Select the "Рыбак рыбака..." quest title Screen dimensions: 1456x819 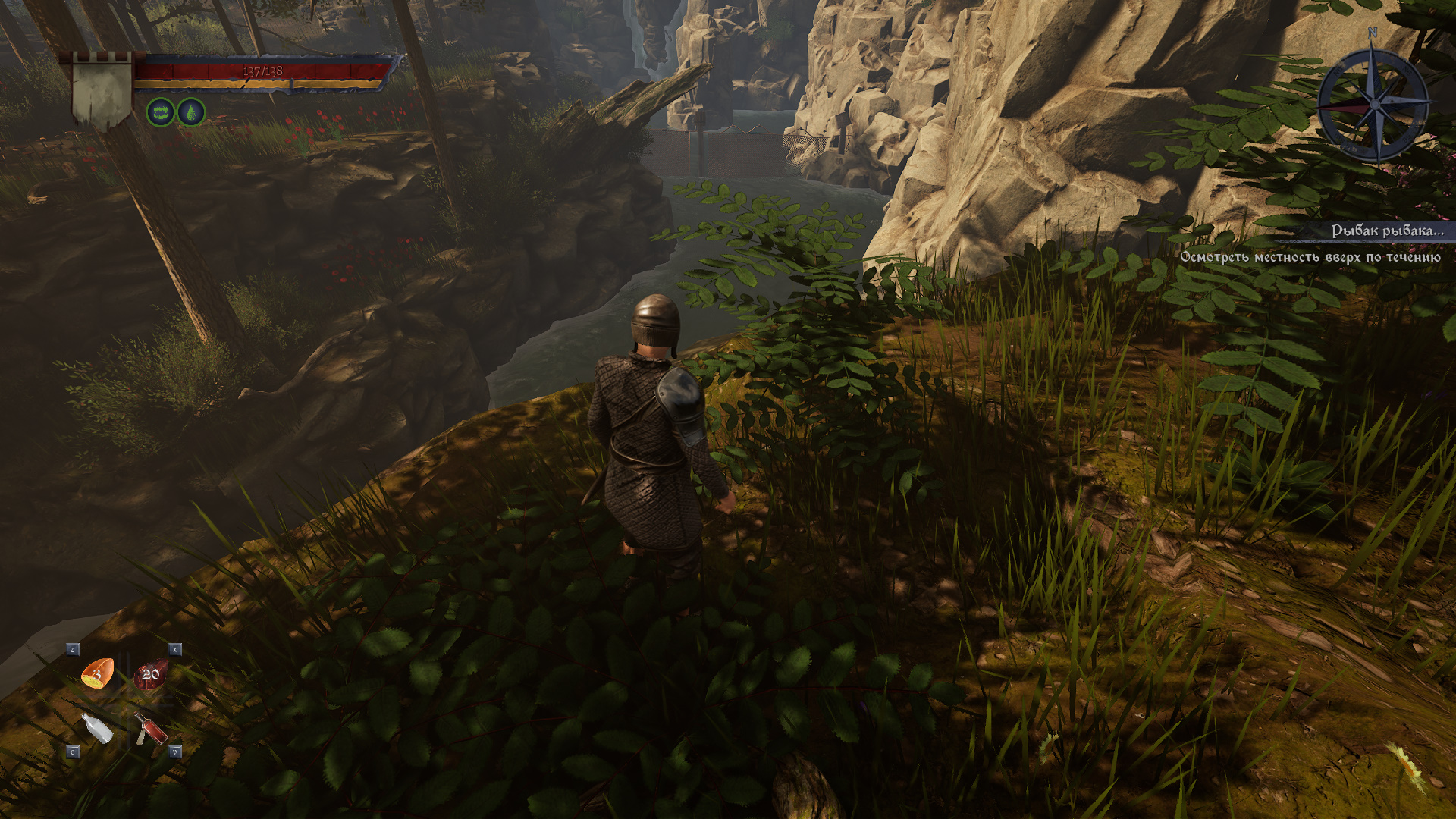(x=1387, y=231)
